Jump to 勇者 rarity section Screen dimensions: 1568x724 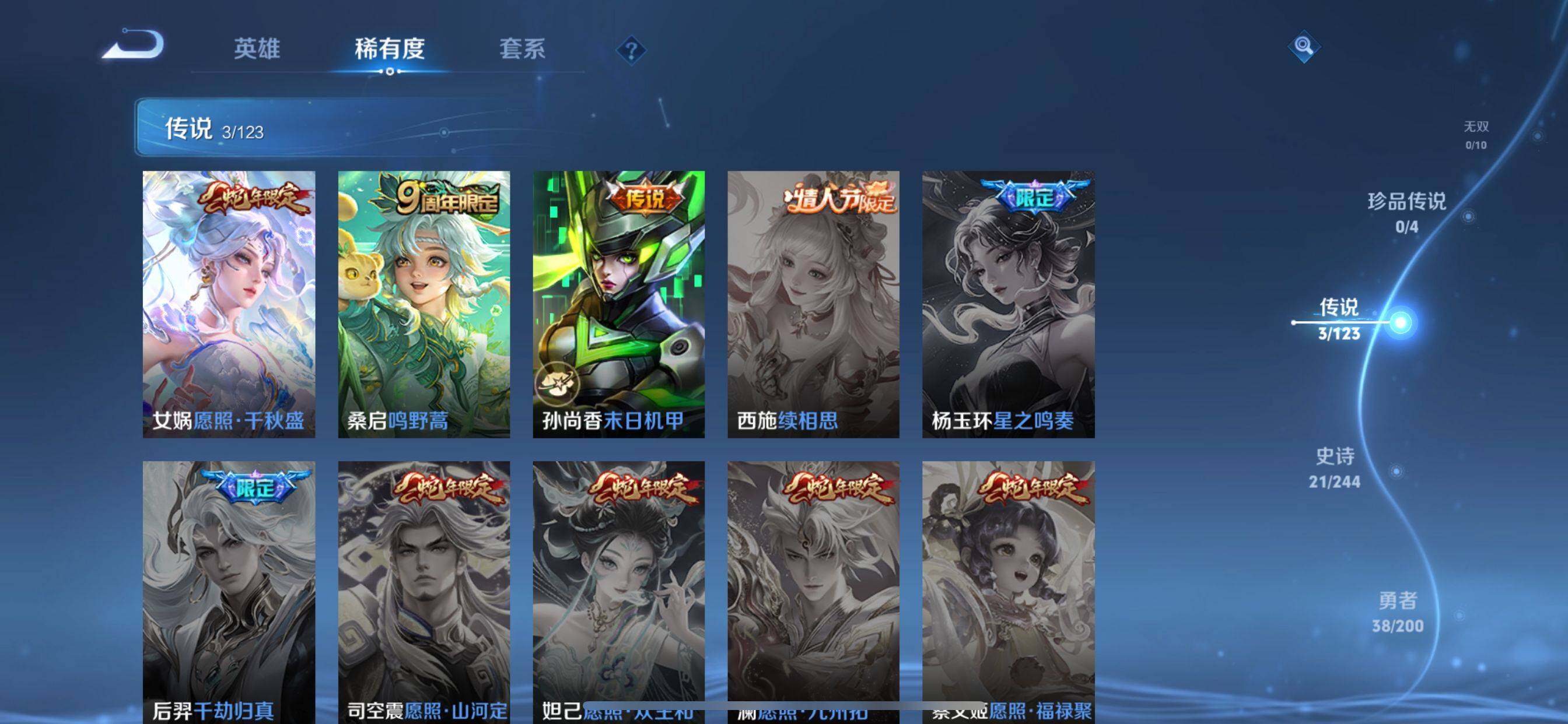tap(1398, 612)
